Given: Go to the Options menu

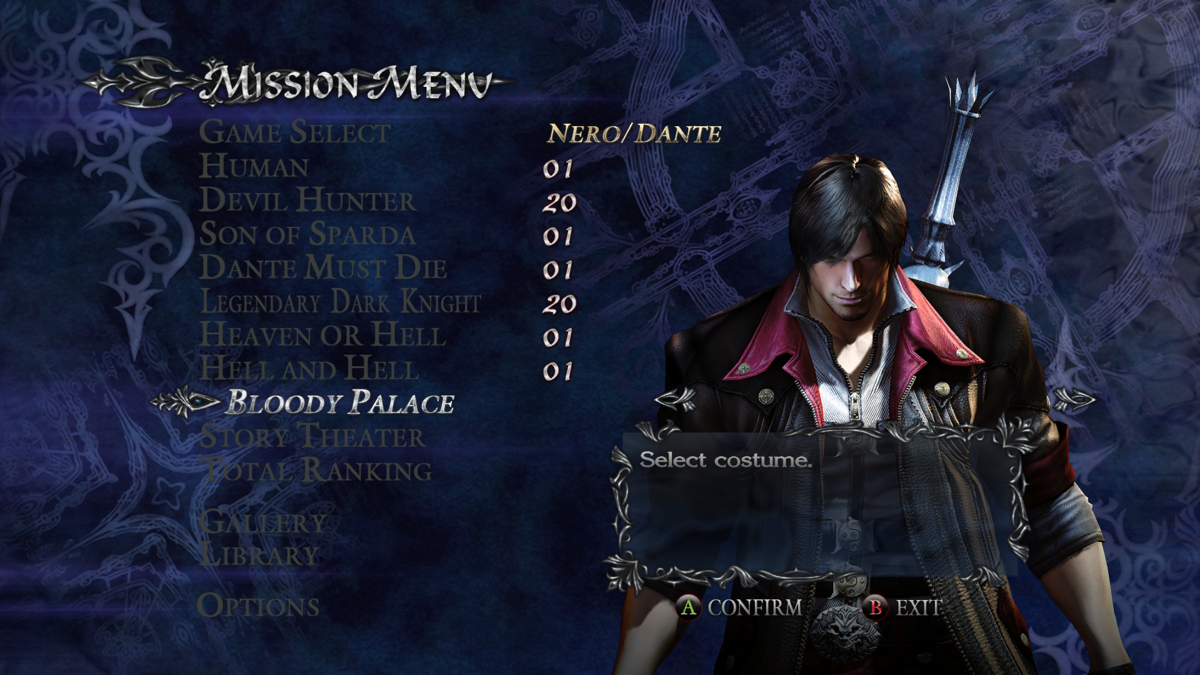Looking at the screenshot, I should [x=258, y=606].
